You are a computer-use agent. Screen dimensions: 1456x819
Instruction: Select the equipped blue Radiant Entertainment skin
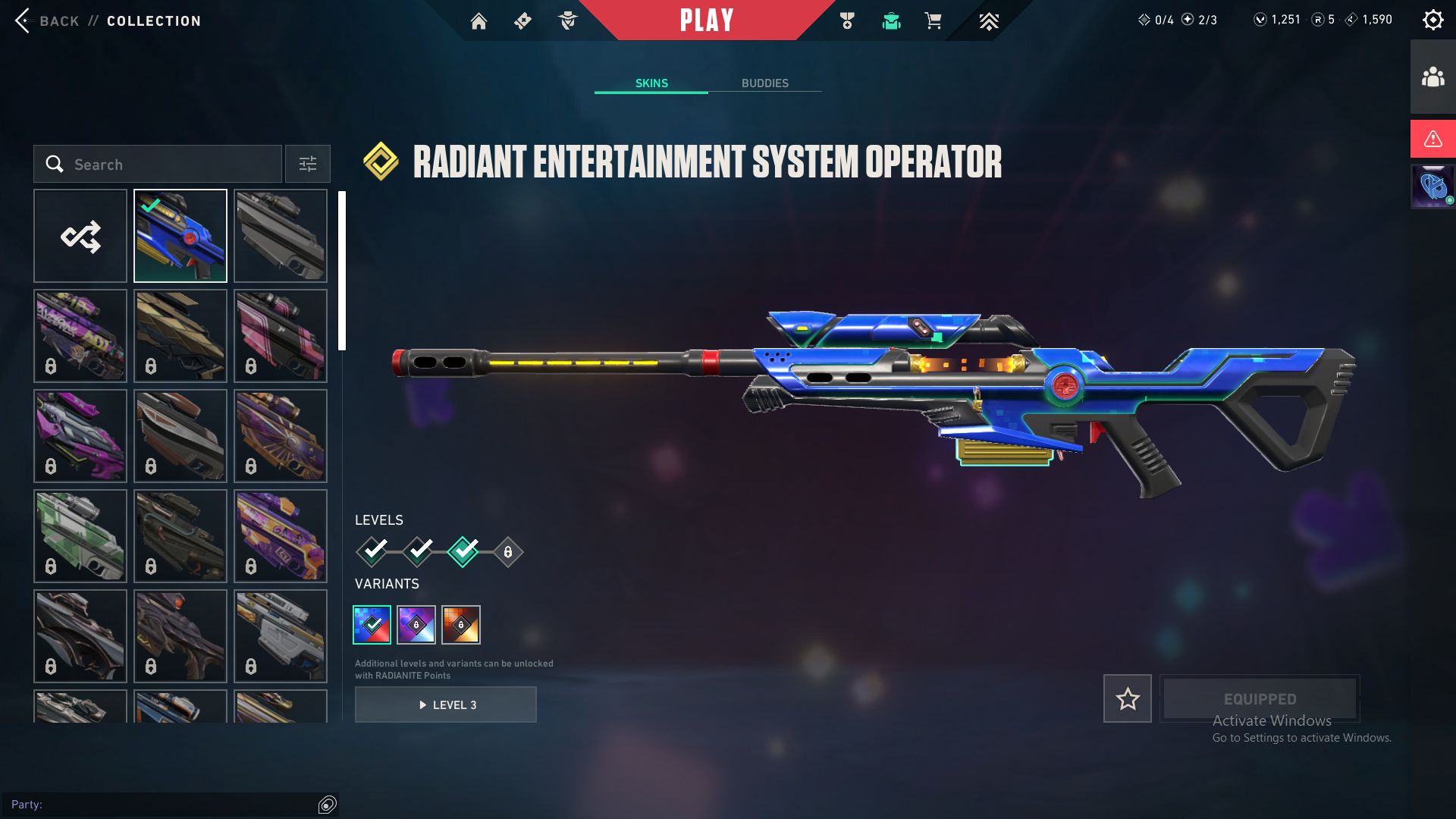click(x=180, y=236)
